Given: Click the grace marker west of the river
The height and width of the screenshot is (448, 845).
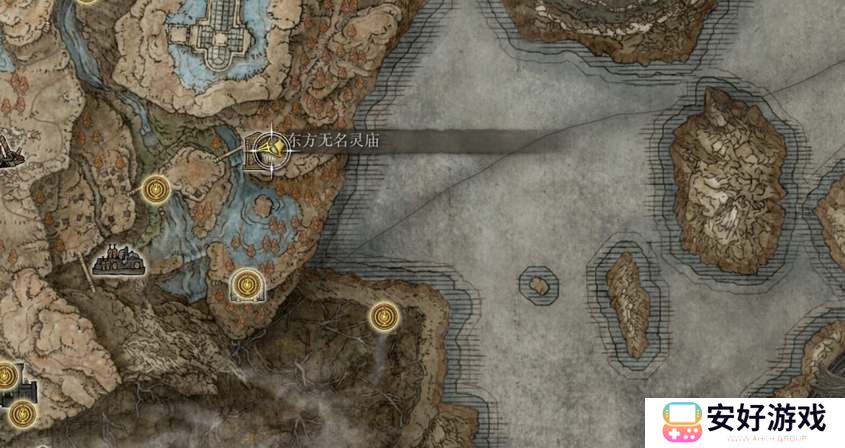Looking at the screenshot, I should (155, 187).
